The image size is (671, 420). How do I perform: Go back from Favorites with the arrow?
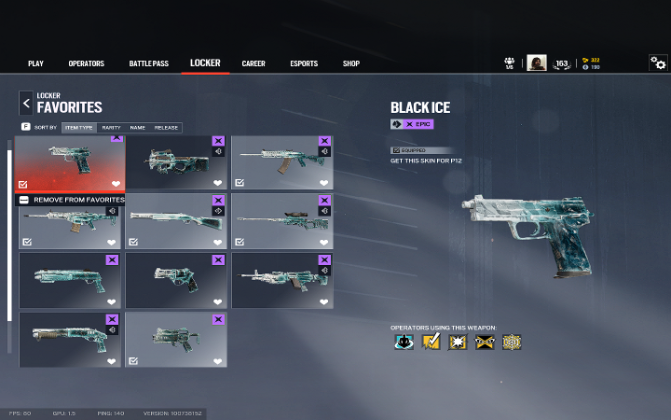pos(25,102)
